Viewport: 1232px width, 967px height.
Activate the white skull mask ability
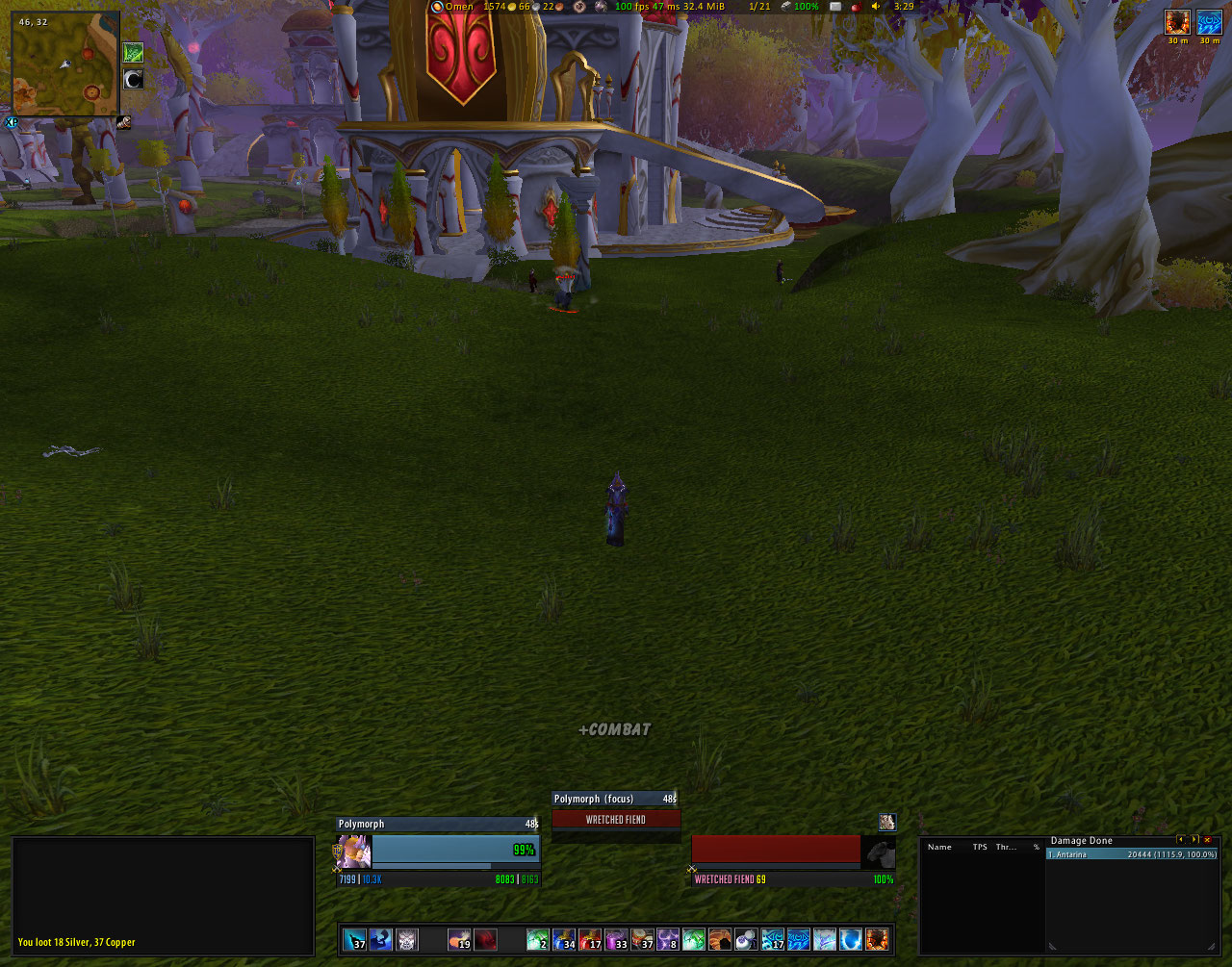407,939
